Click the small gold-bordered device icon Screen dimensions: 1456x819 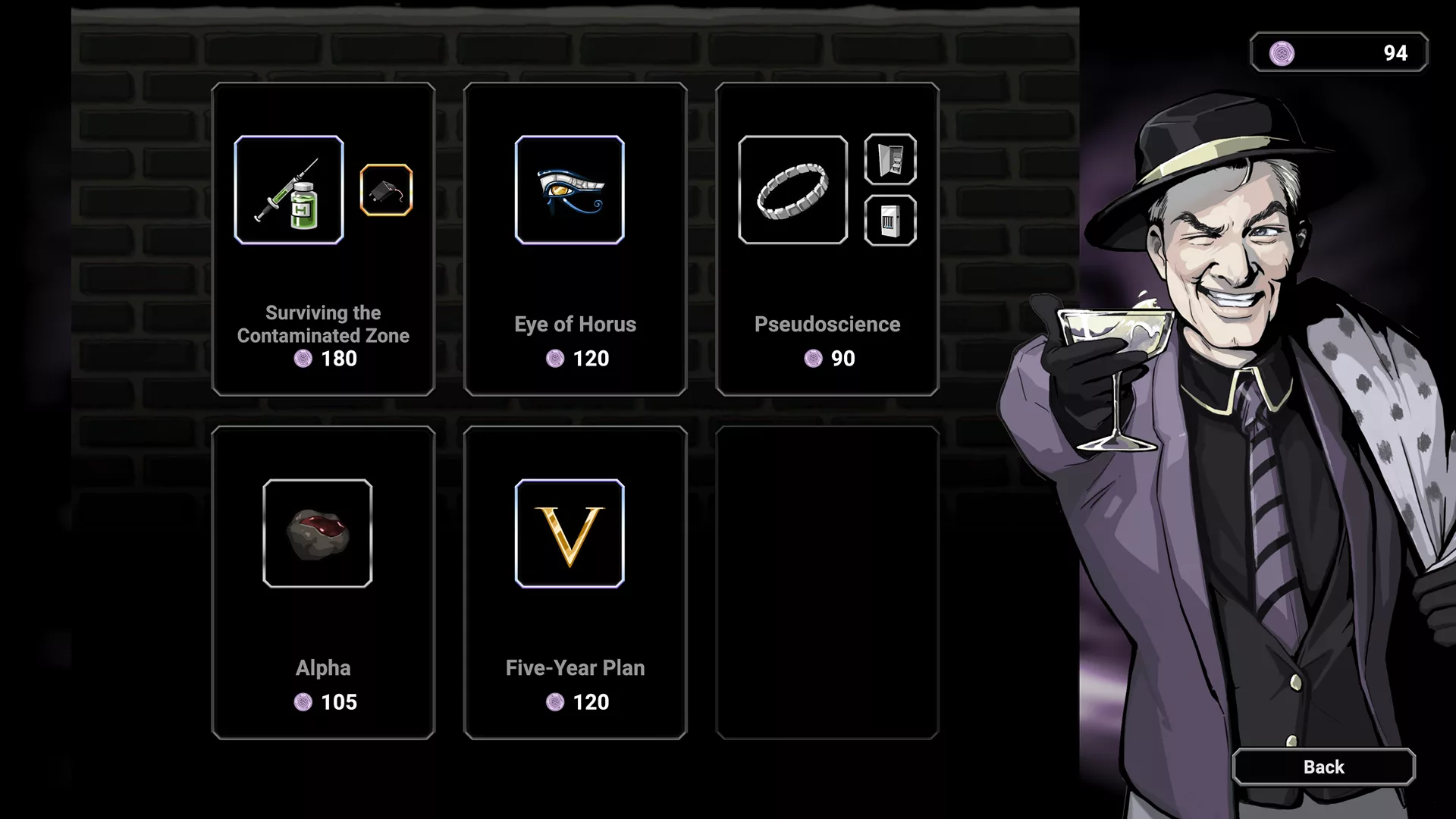click(386, 190)
